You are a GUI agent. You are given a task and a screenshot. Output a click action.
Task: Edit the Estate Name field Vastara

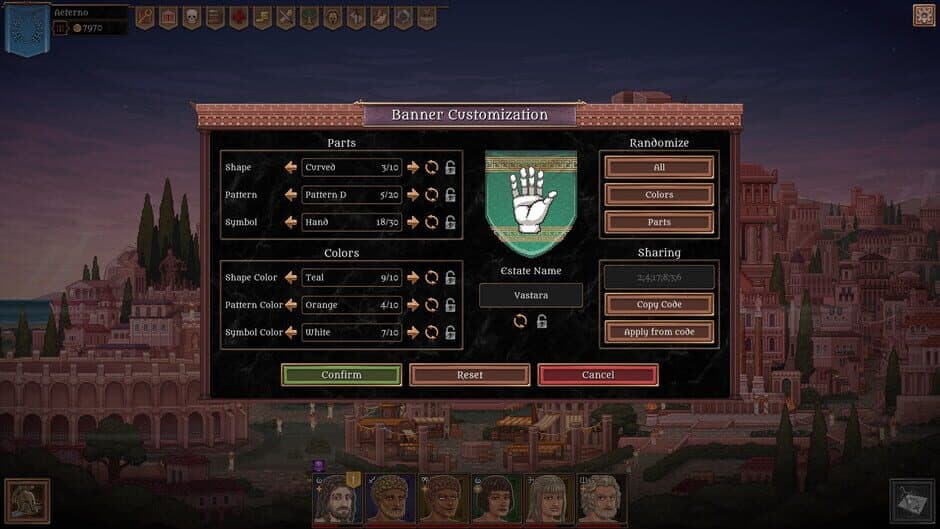(x=530, y=295)
